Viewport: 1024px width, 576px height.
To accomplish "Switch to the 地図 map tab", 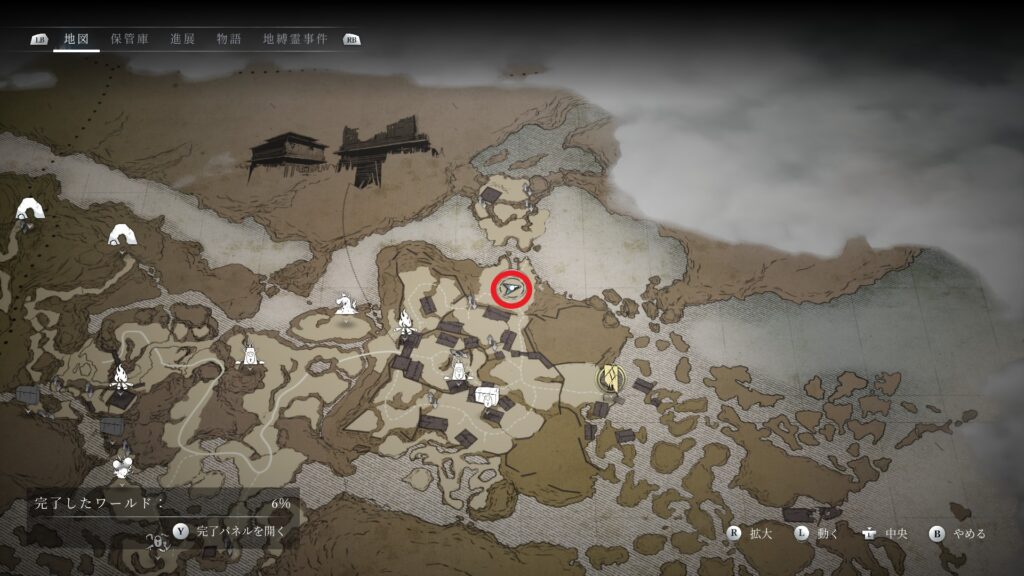I will [76, 39].
